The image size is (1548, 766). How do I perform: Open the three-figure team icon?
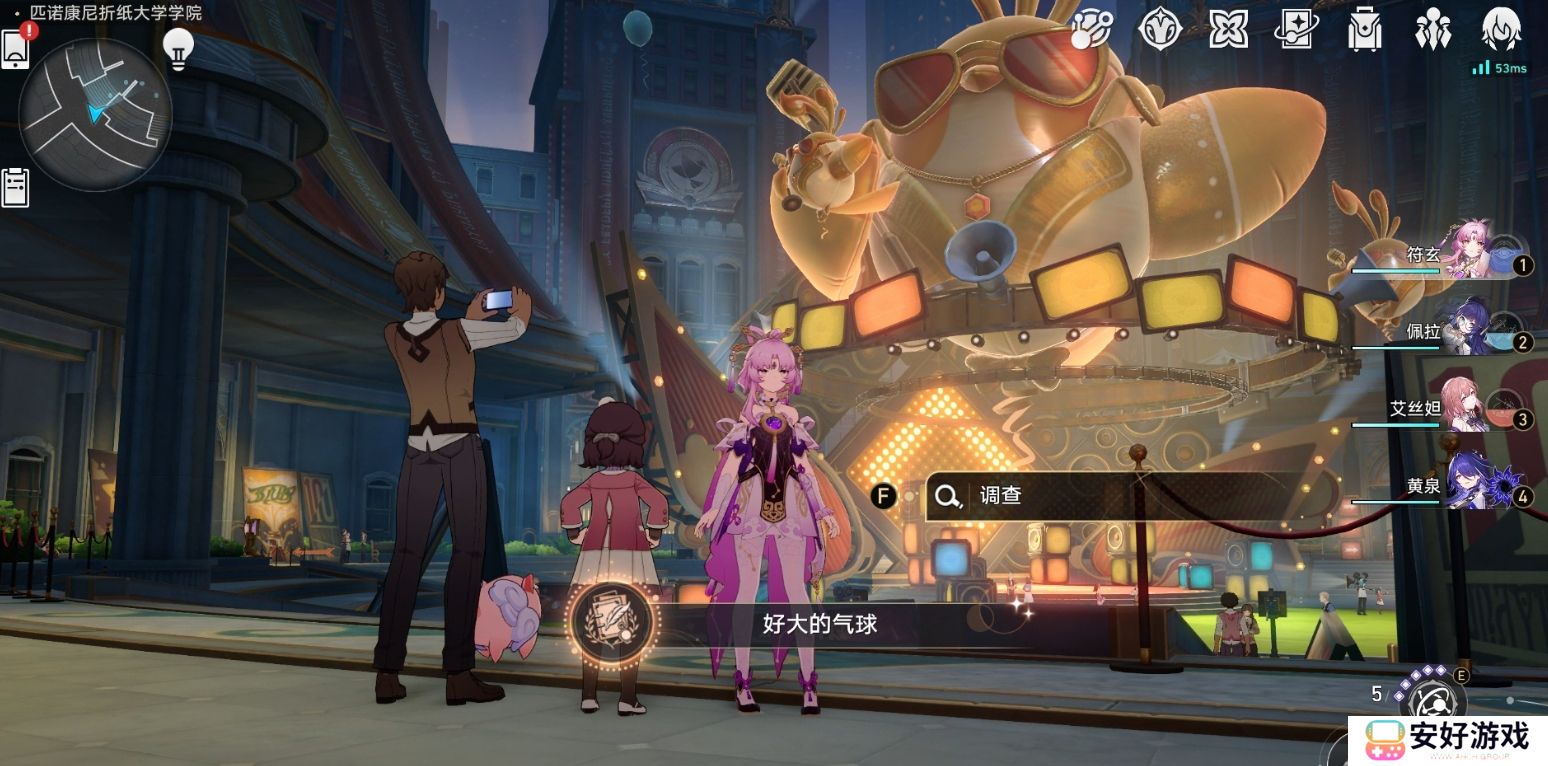point(1432,29)
